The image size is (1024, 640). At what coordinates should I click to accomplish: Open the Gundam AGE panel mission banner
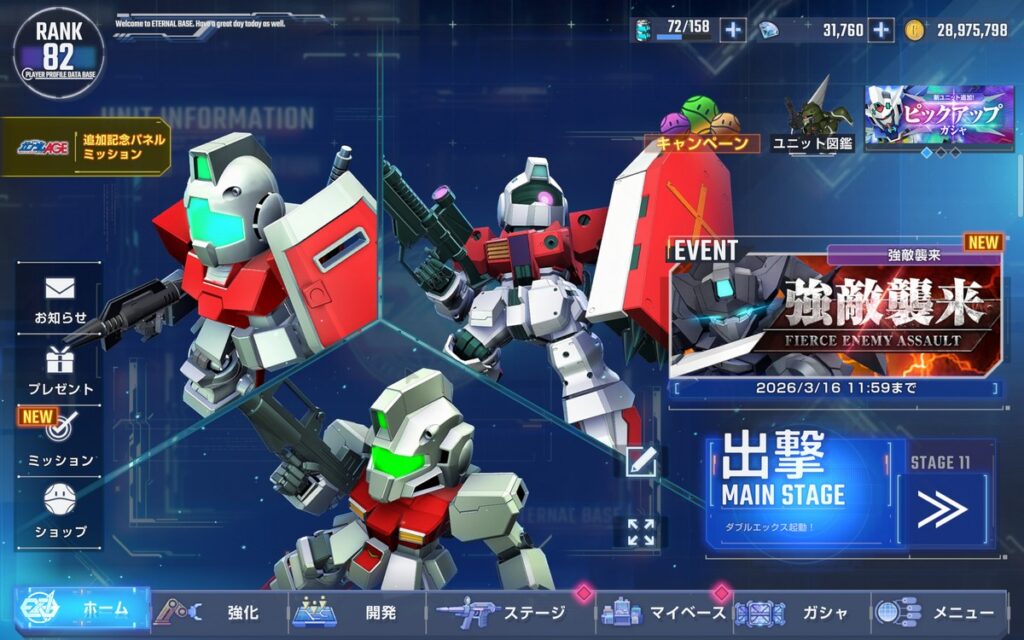click(86, 147)
